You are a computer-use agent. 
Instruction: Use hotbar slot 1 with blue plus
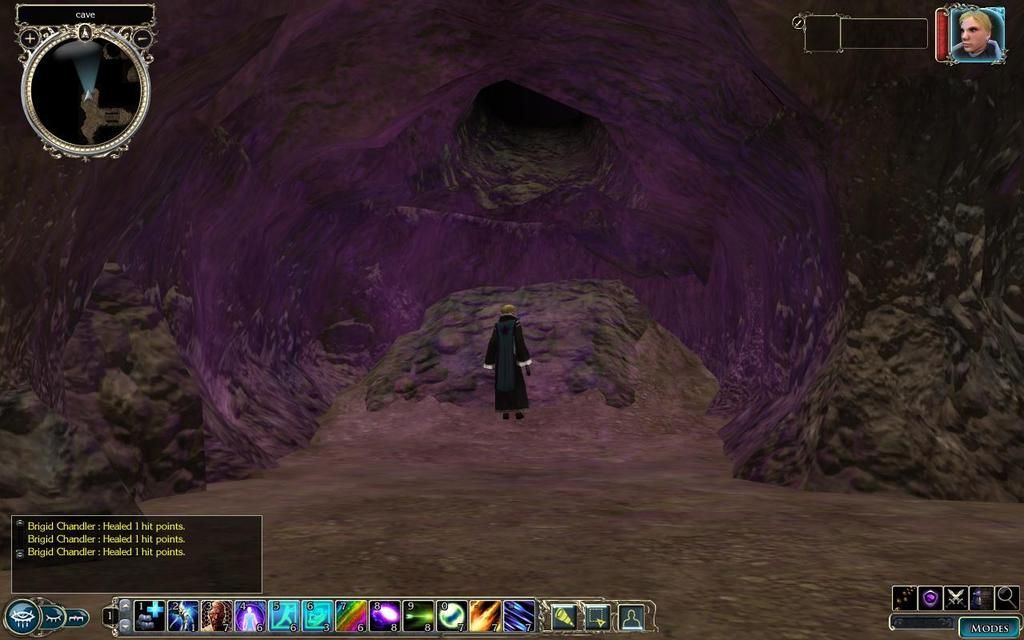150,615
